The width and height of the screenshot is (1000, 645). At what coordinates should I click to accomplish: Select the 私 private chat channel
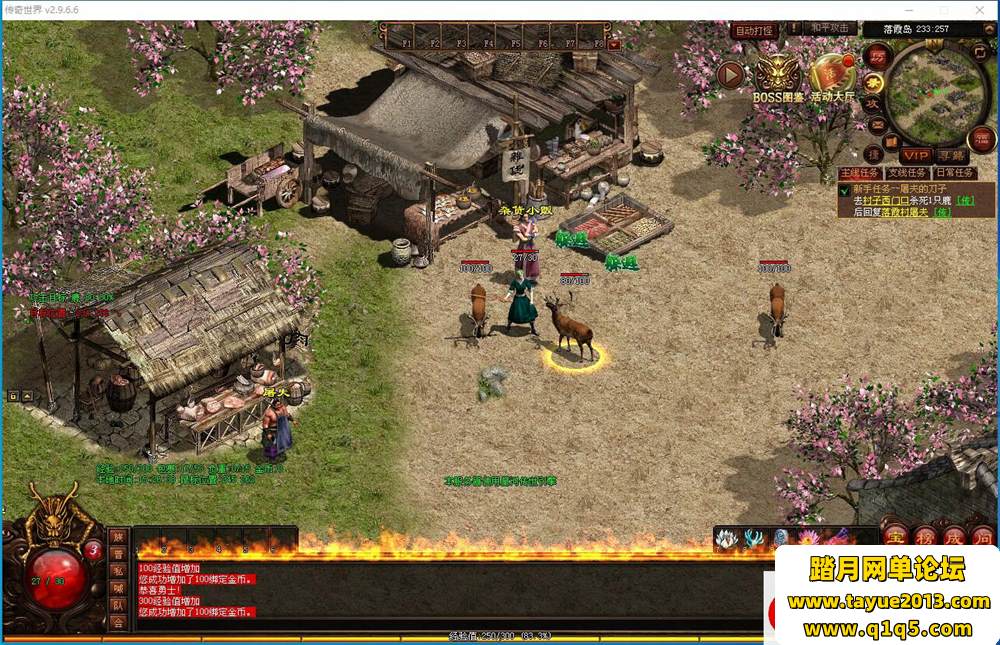pos(118,570)
